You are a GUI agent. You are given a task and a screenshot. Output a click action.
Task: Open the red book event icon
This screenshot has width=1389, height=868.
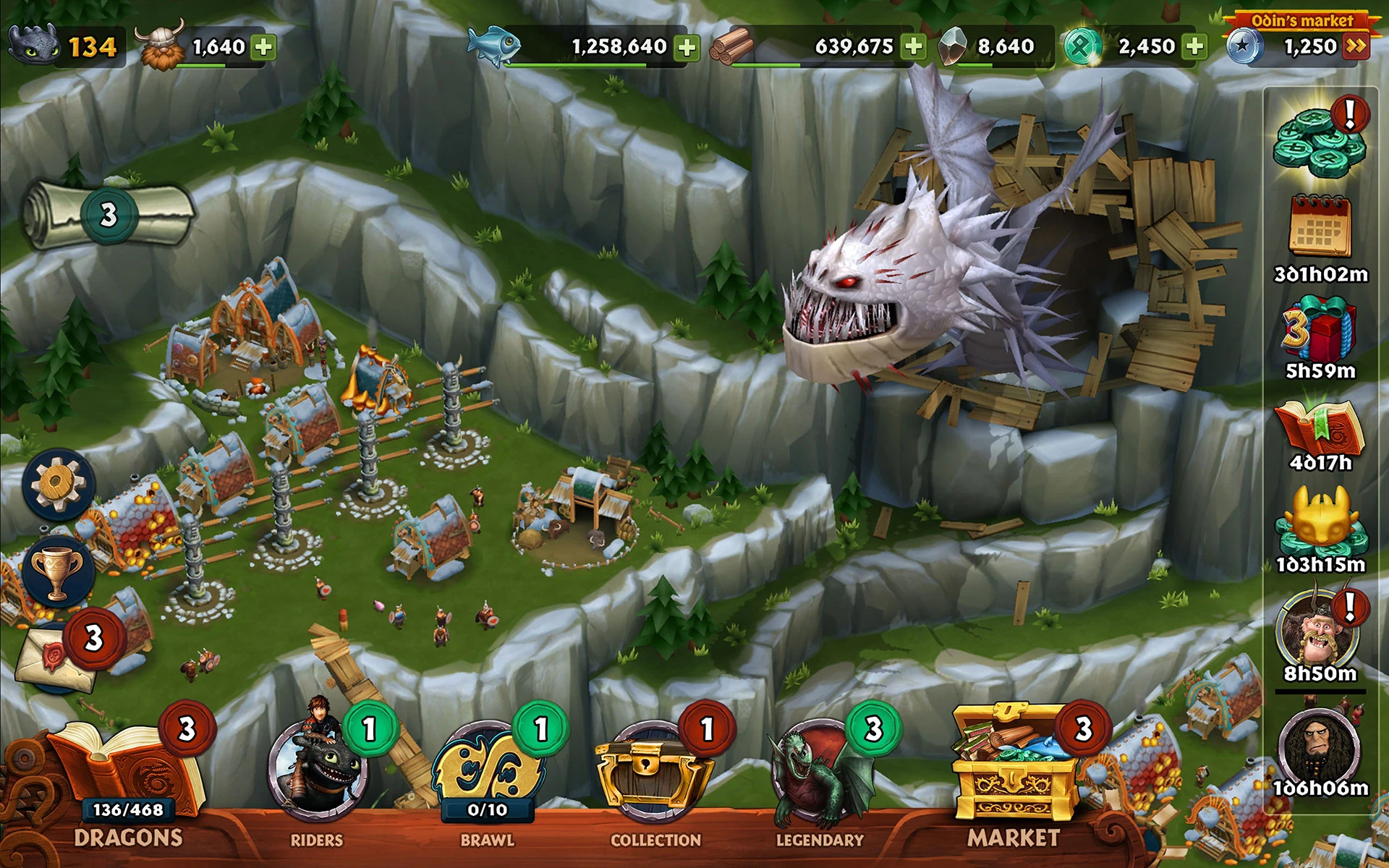[x=1319, y=429]
